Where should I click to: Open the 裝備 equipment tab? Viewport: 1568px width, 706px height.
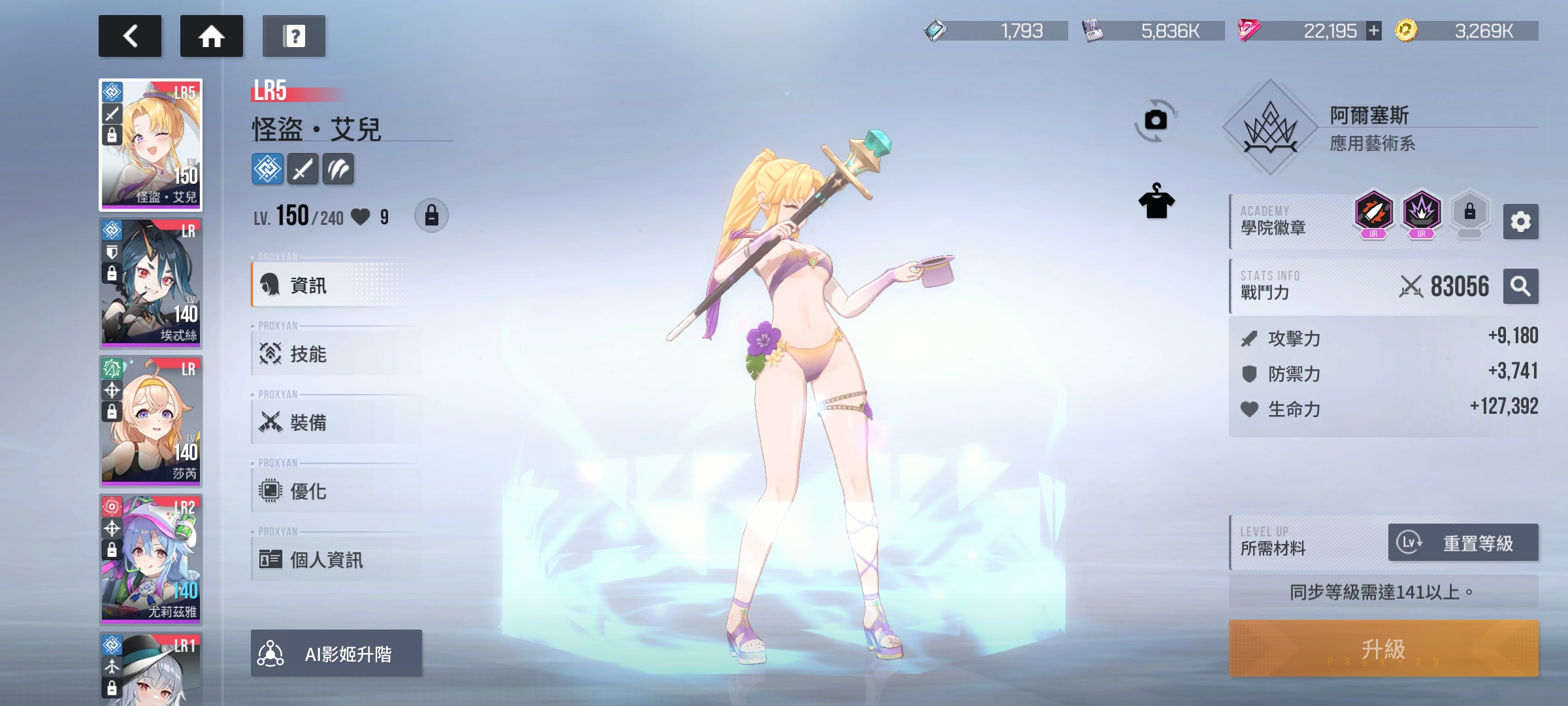333,422
